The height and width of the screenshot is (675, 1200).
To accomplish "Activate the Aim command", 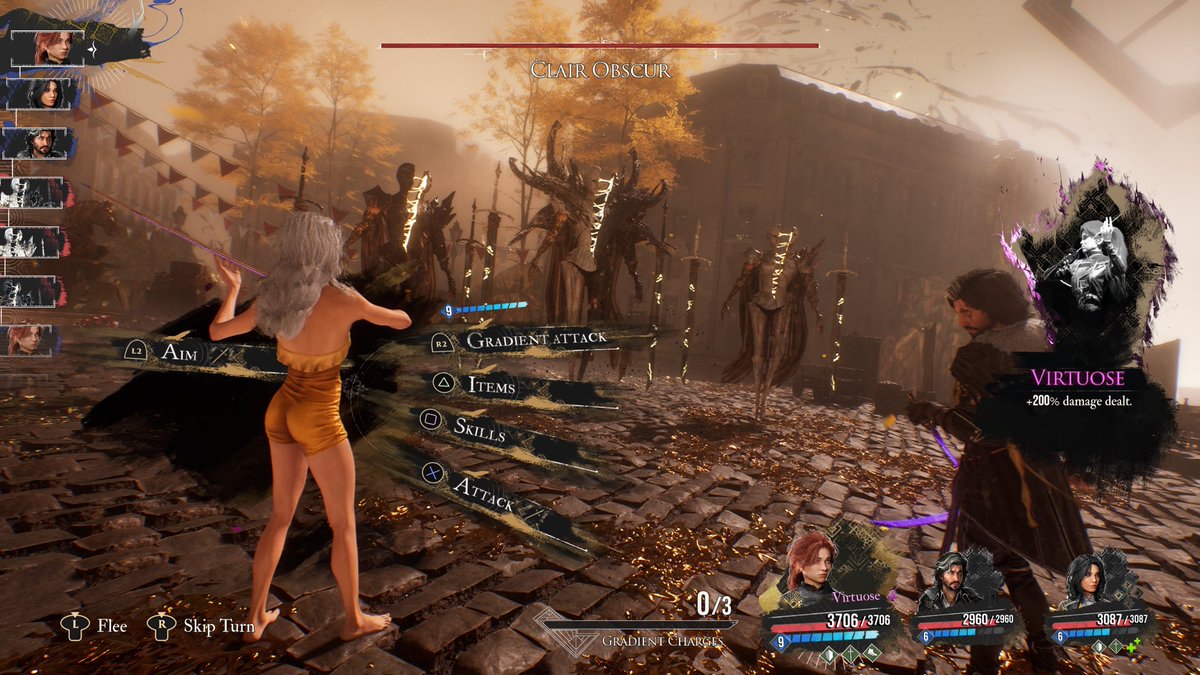I will [180, 351].
